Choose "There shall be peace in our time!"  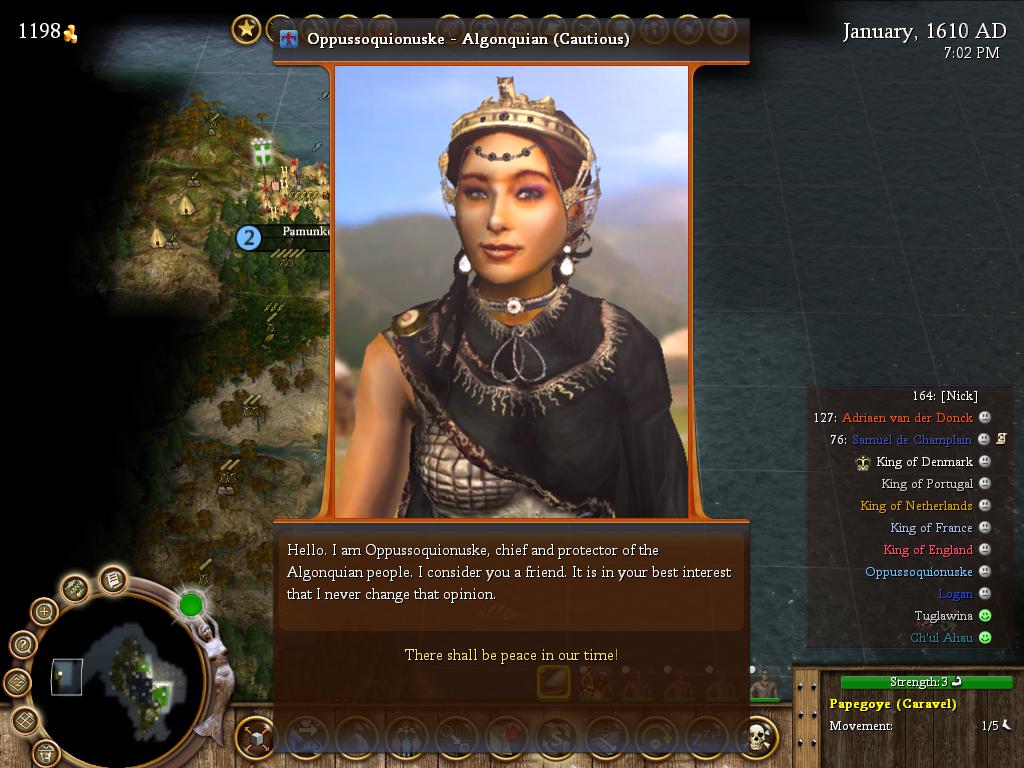[511, 655]
